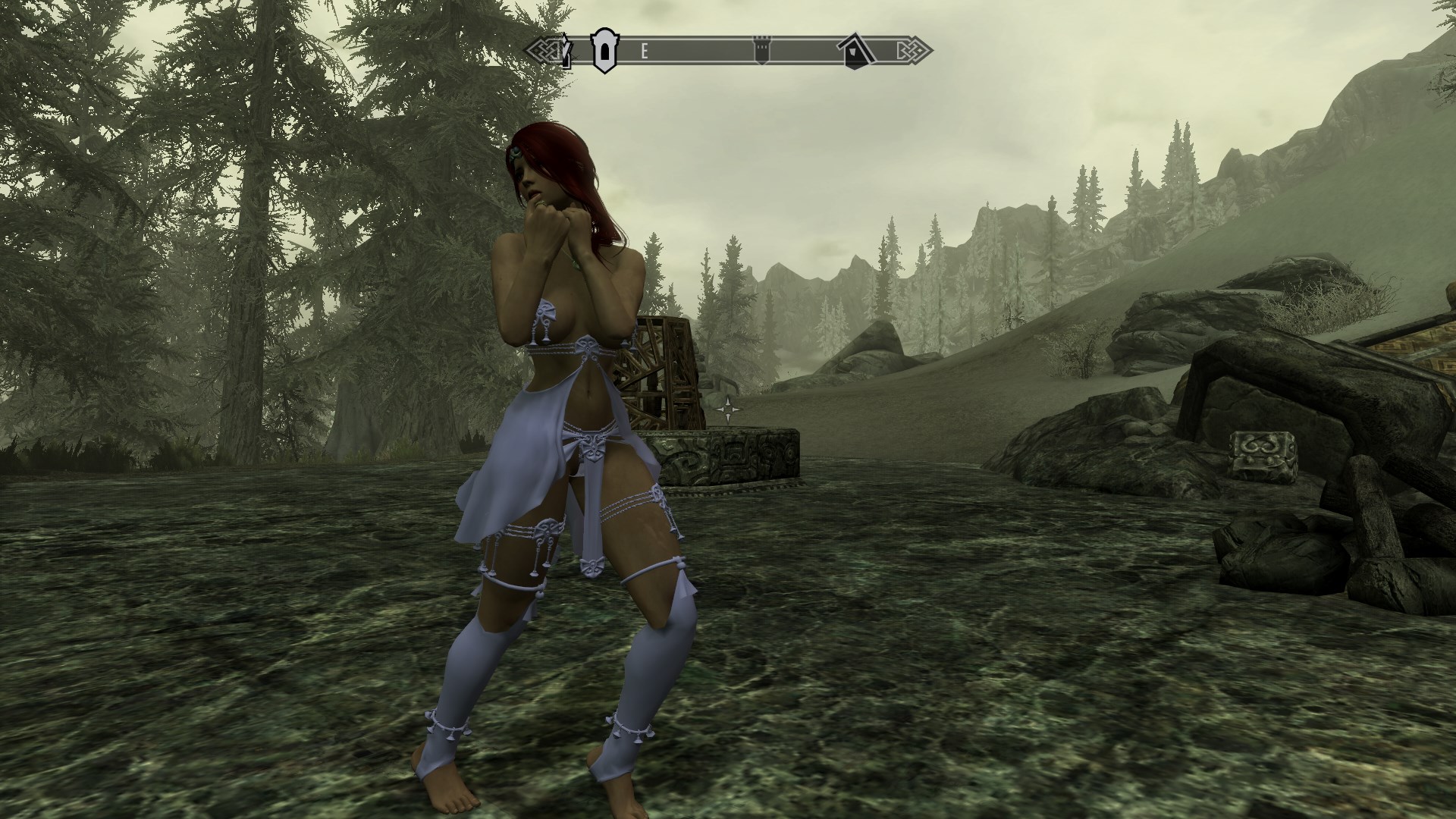Click the East heading letter on the compass
The width and height of the screenshot is (1456, 819).
pos(645,52)
